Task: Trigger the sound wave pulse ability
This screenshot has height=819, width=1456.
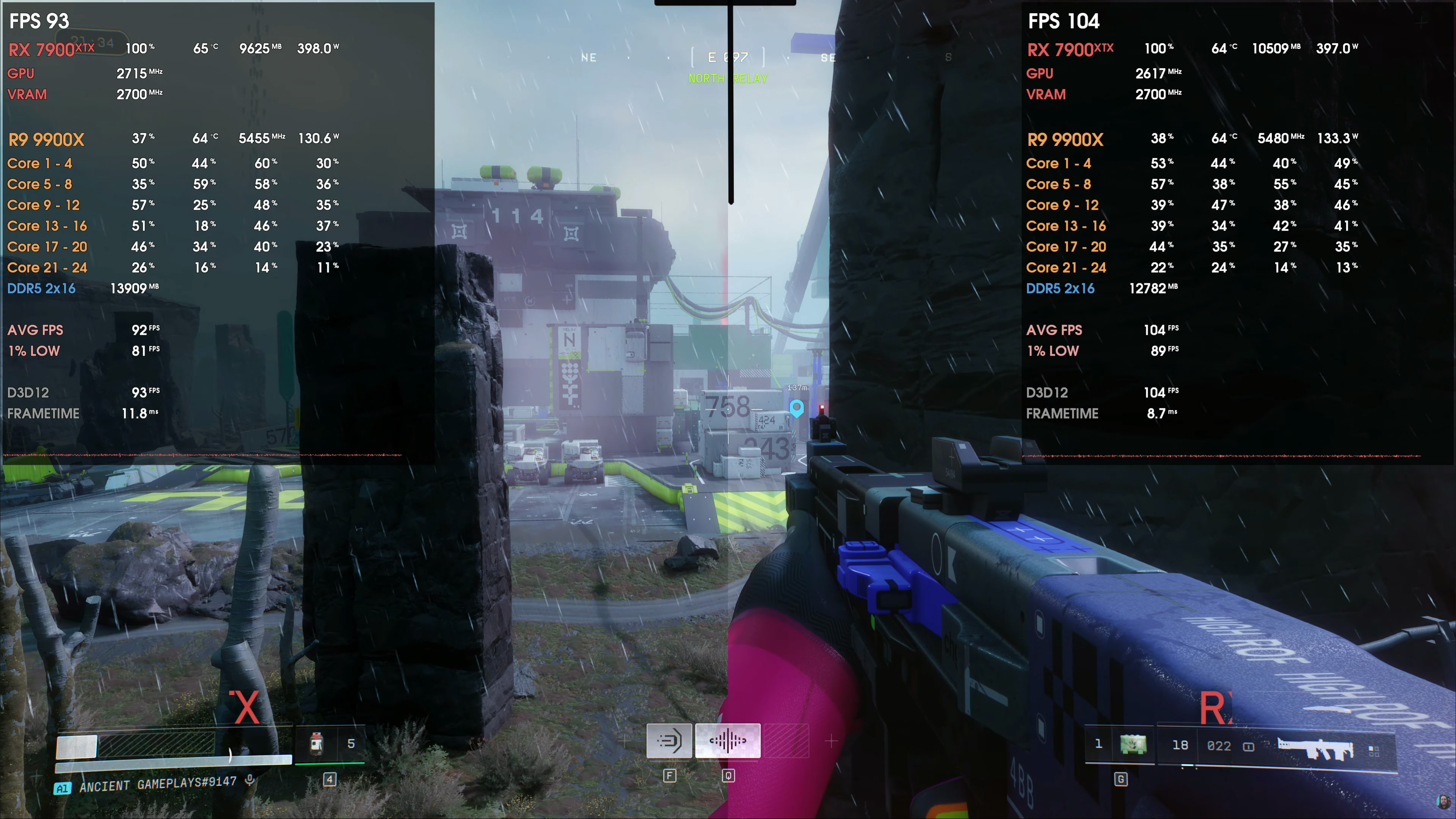Action: tap(728, 741)
